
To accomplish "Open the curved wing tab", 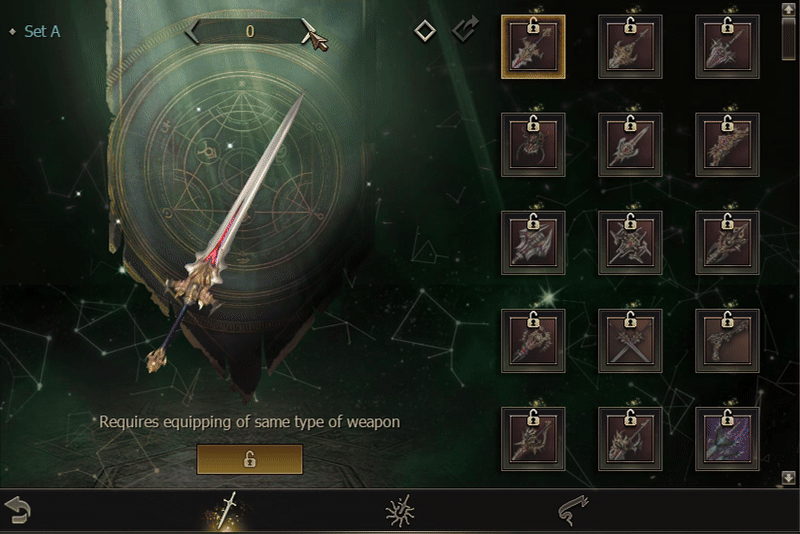I will [x=572, y=511].
